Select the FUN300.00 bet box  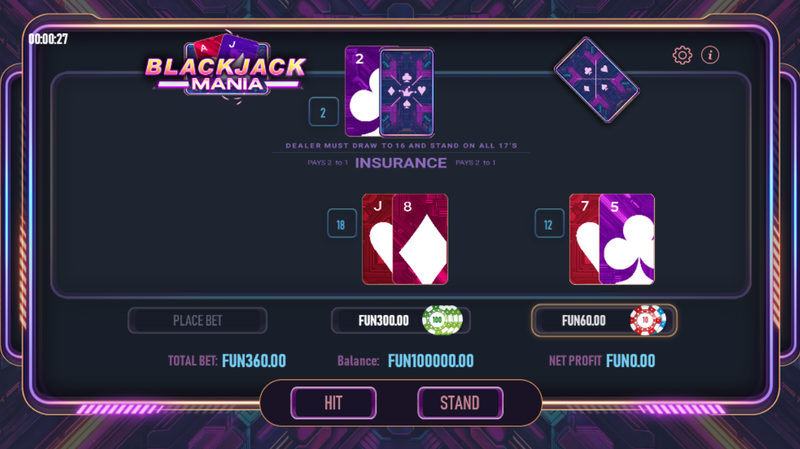coord(400,320)
